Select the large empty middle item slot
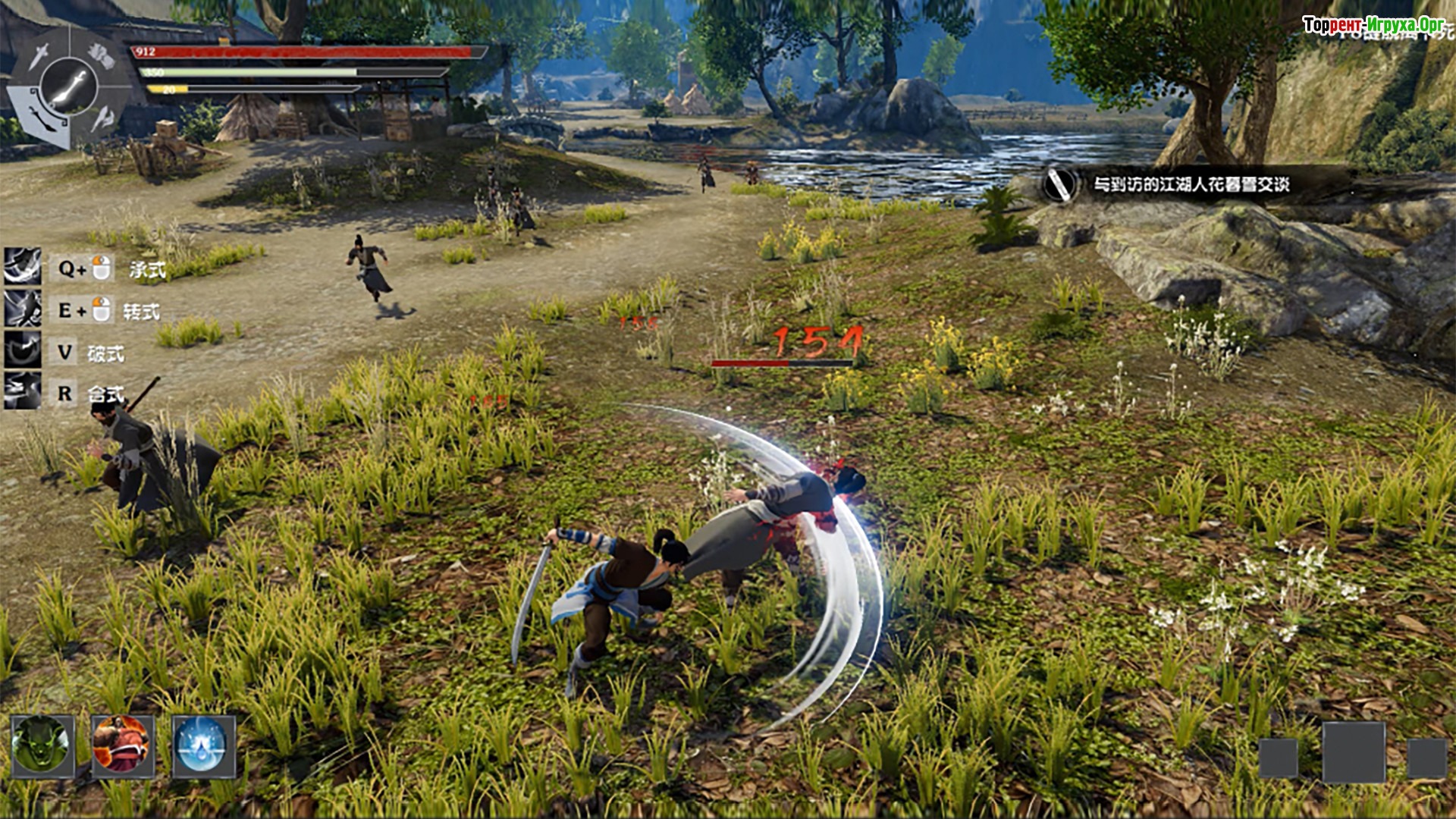Screen dimensions: 1456x819 pyautogui.click(x=1353, y=752)
